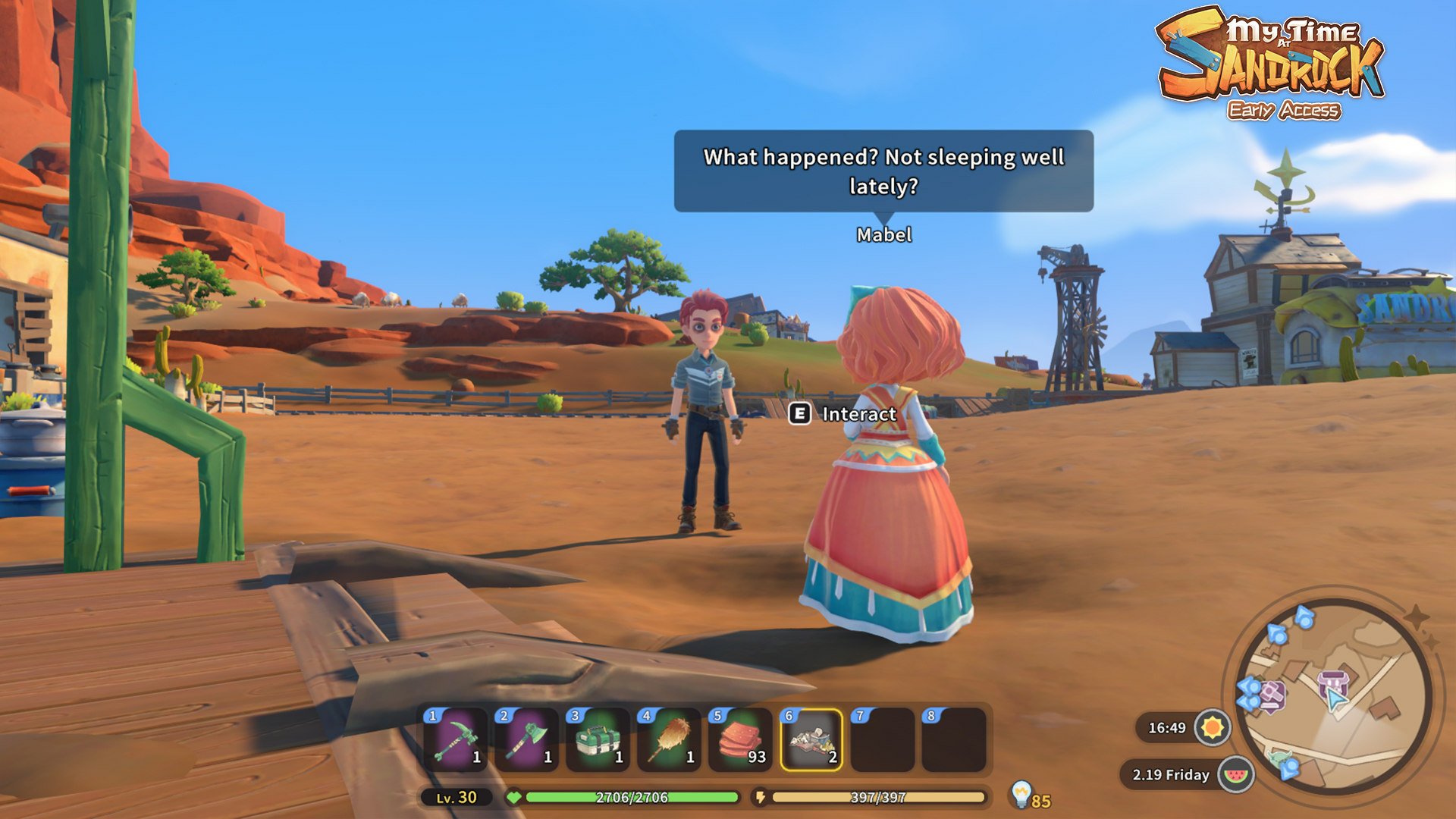Select empty hotbar slot 7
The height and width of the screenshot is (819, 1456).
tap(883, 739)
